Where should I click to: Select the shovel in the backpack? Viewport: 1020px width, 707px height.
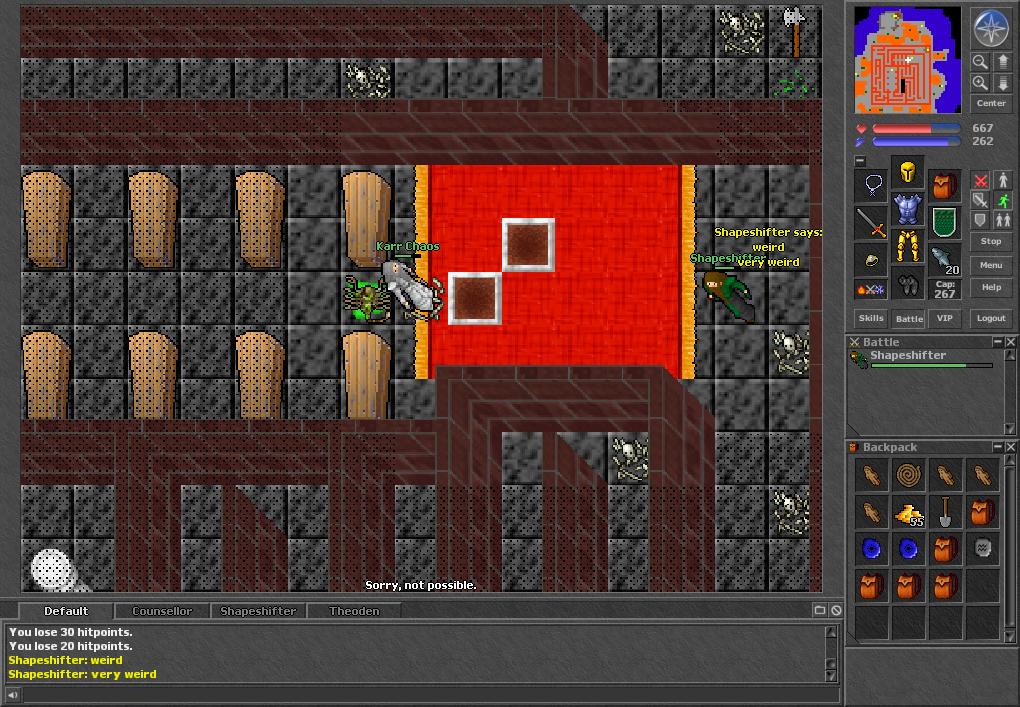point(945,512)
